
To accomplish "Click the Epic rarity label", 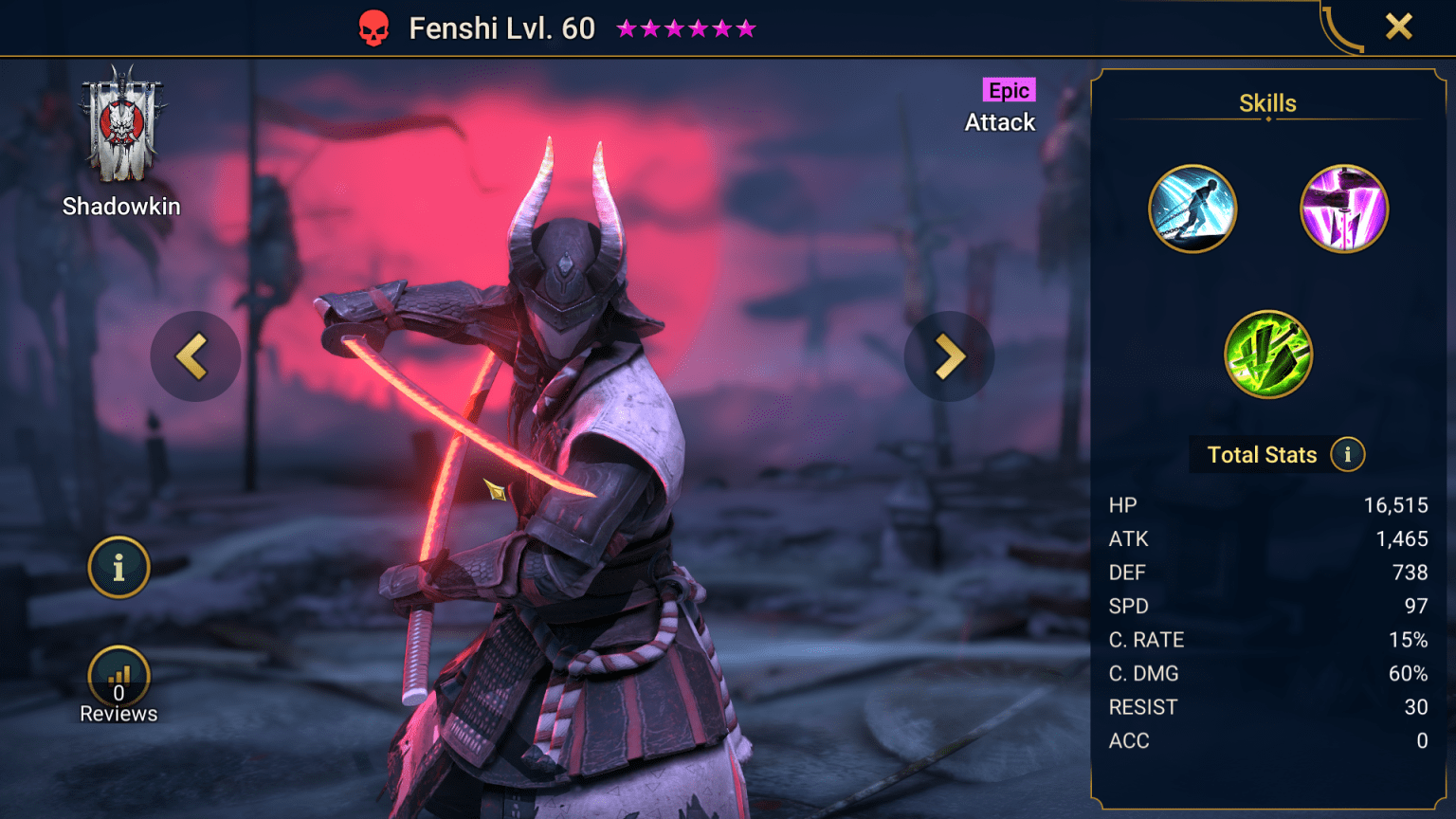I will 1010,90.
